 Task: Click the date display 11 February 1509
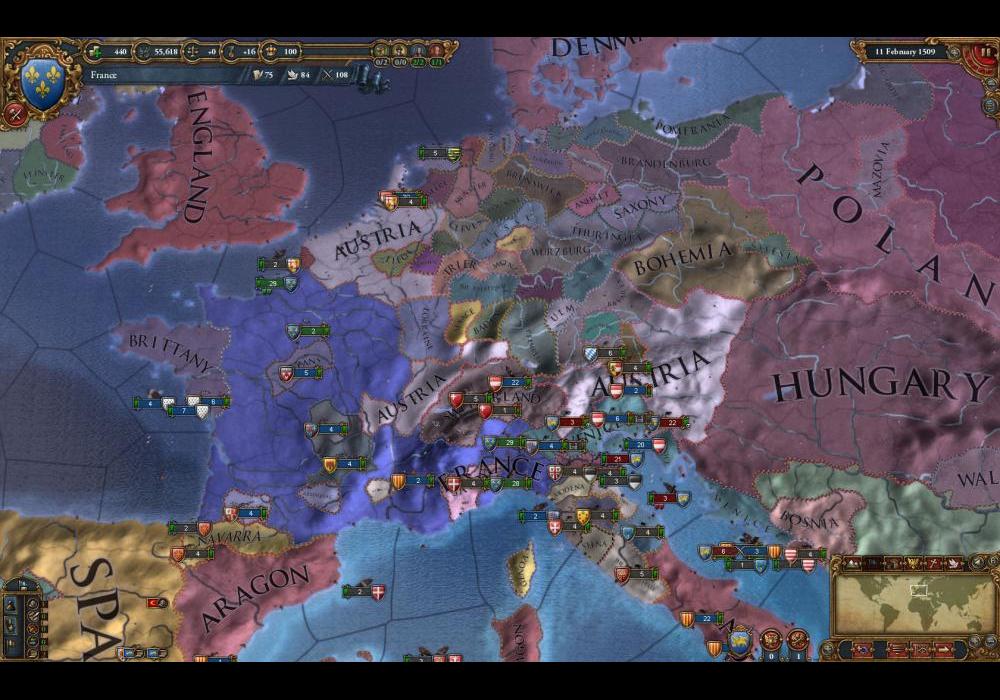click(x=904, y=51)
